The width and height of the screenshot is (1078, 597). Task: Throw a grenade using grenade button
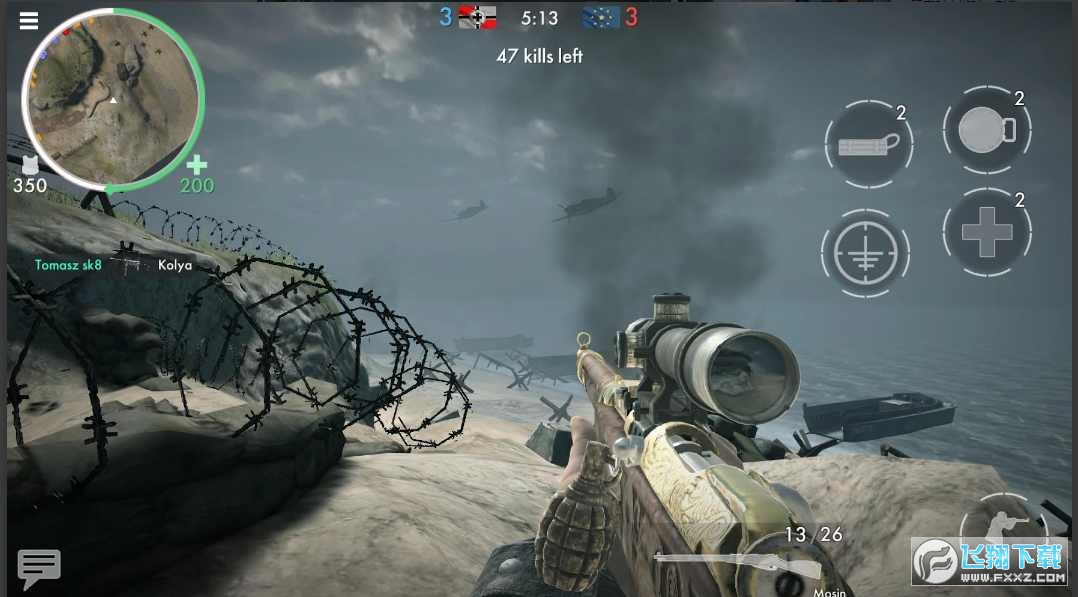986,133
